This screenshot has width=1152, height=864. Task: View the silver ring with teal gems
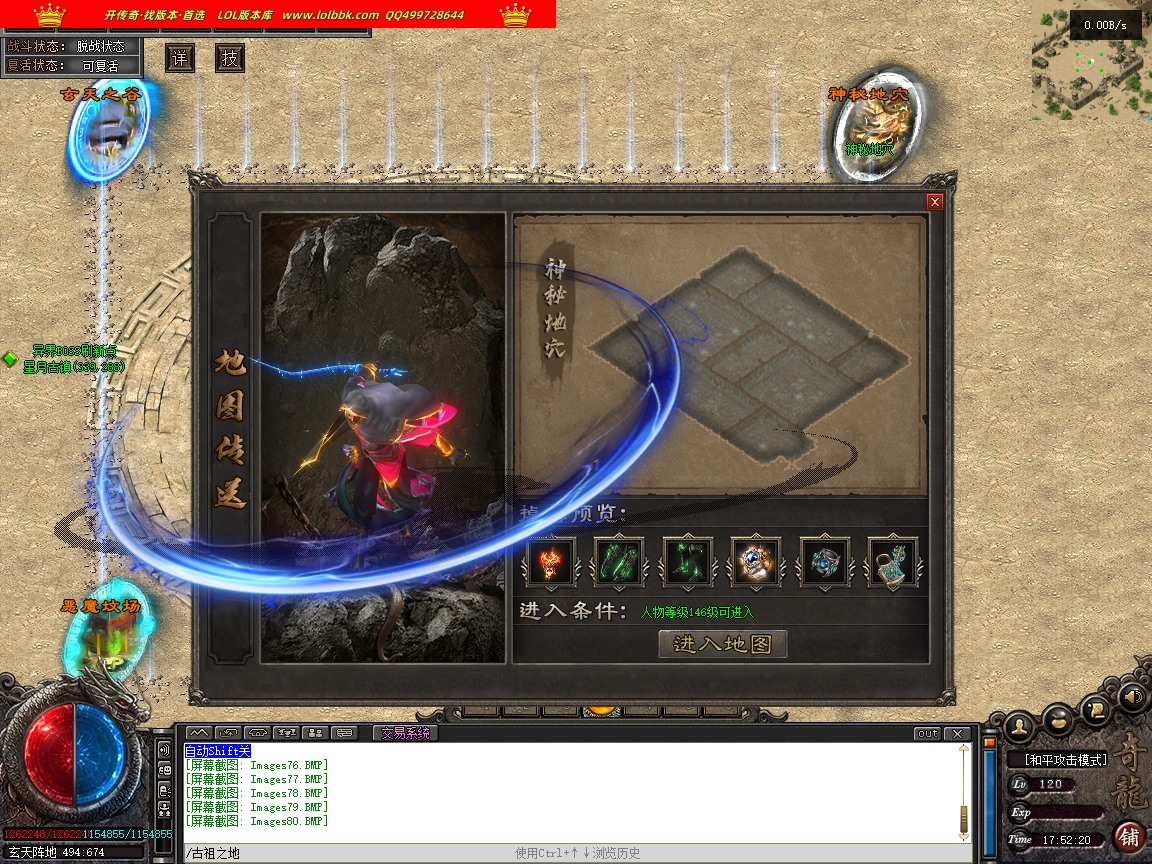click(824, 562)
